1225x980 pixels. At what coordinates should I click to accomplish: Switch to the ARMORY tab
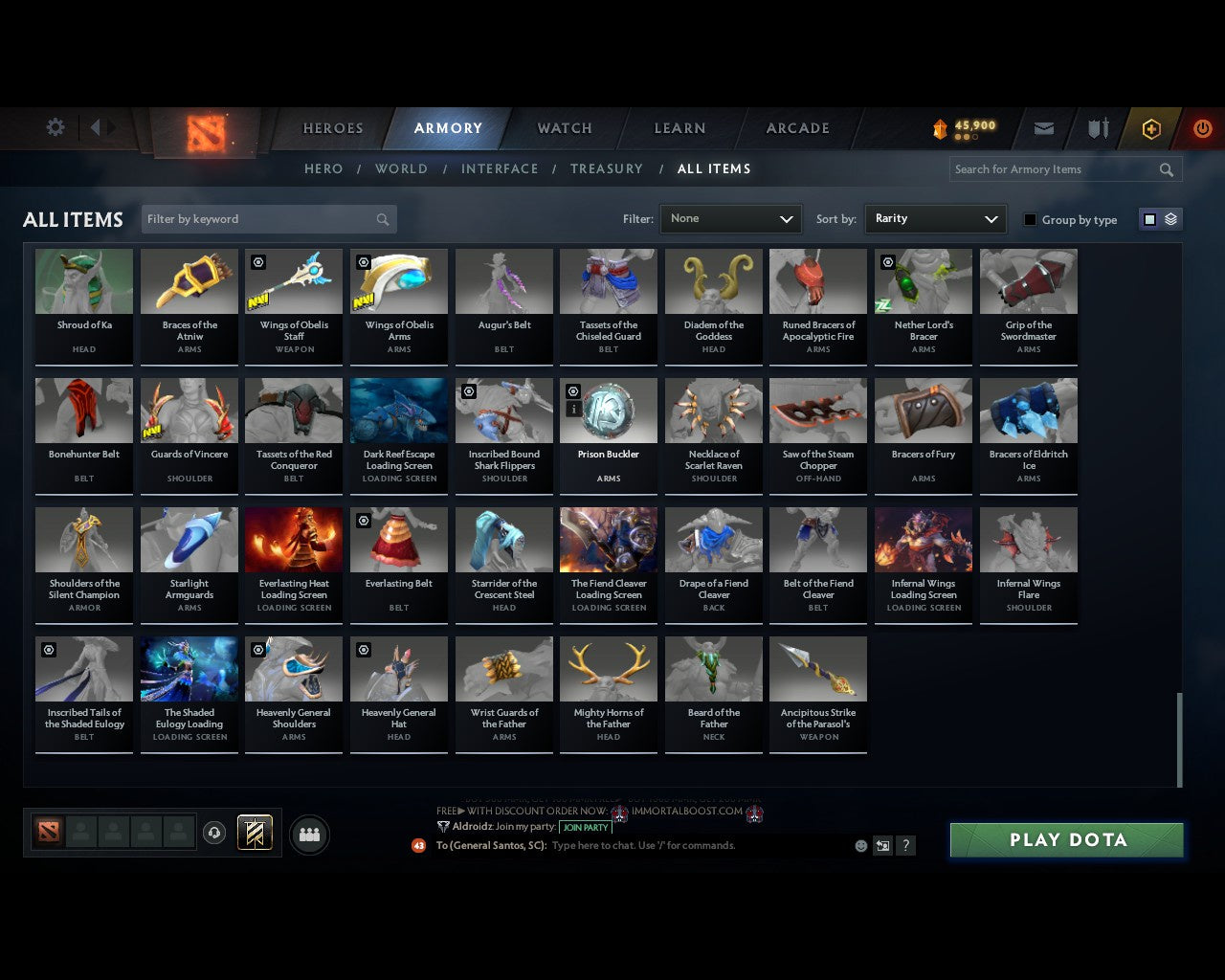448,127
